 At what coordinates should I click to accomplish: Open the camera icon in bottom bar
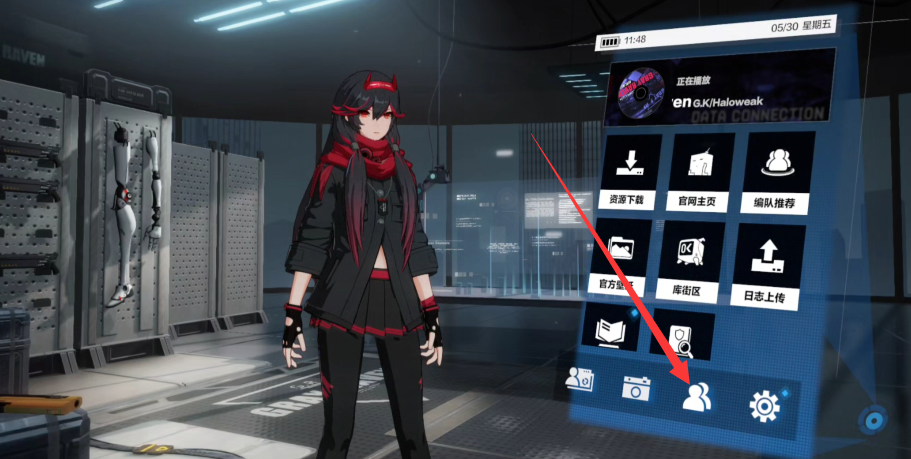click(635, 387)
